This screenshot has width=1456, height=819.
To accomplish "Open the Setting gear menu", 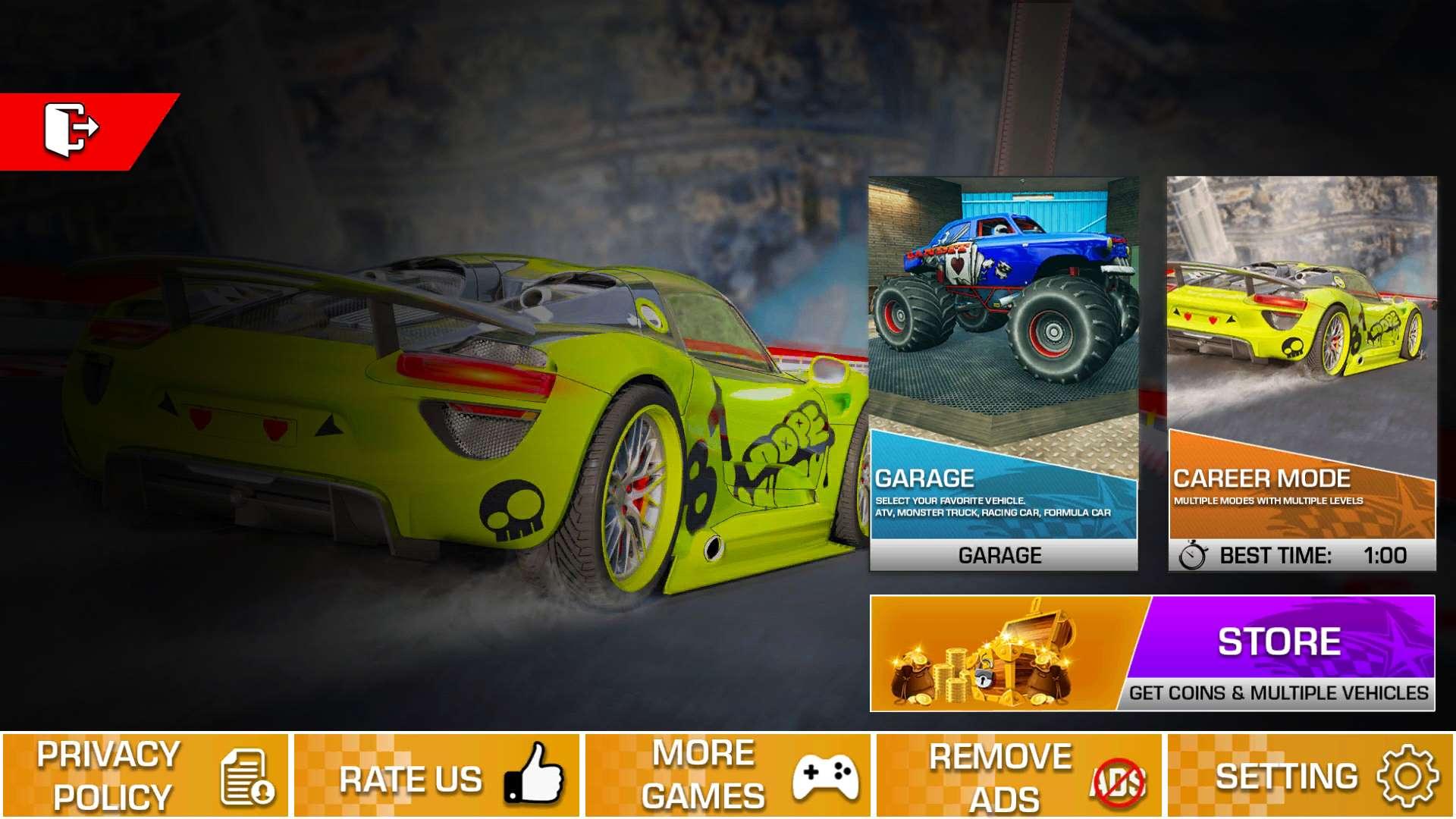I will [x=1310, y=775].
